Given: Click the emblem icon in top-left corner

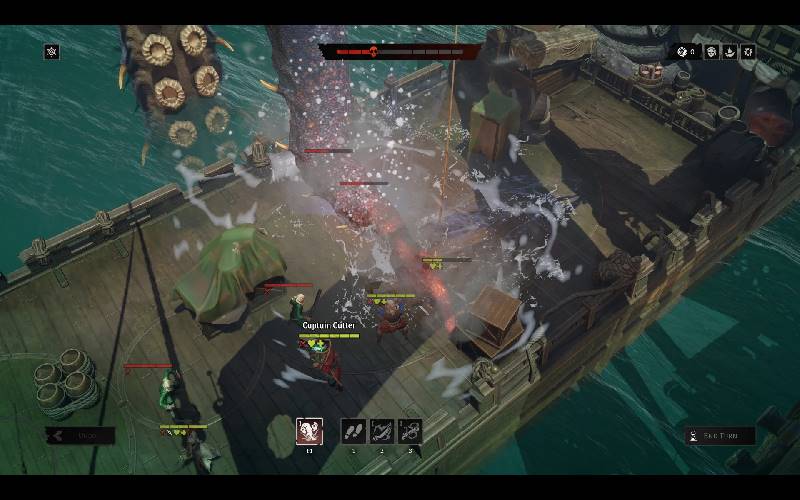Looking at the screenshot, I should click(51, 52).
